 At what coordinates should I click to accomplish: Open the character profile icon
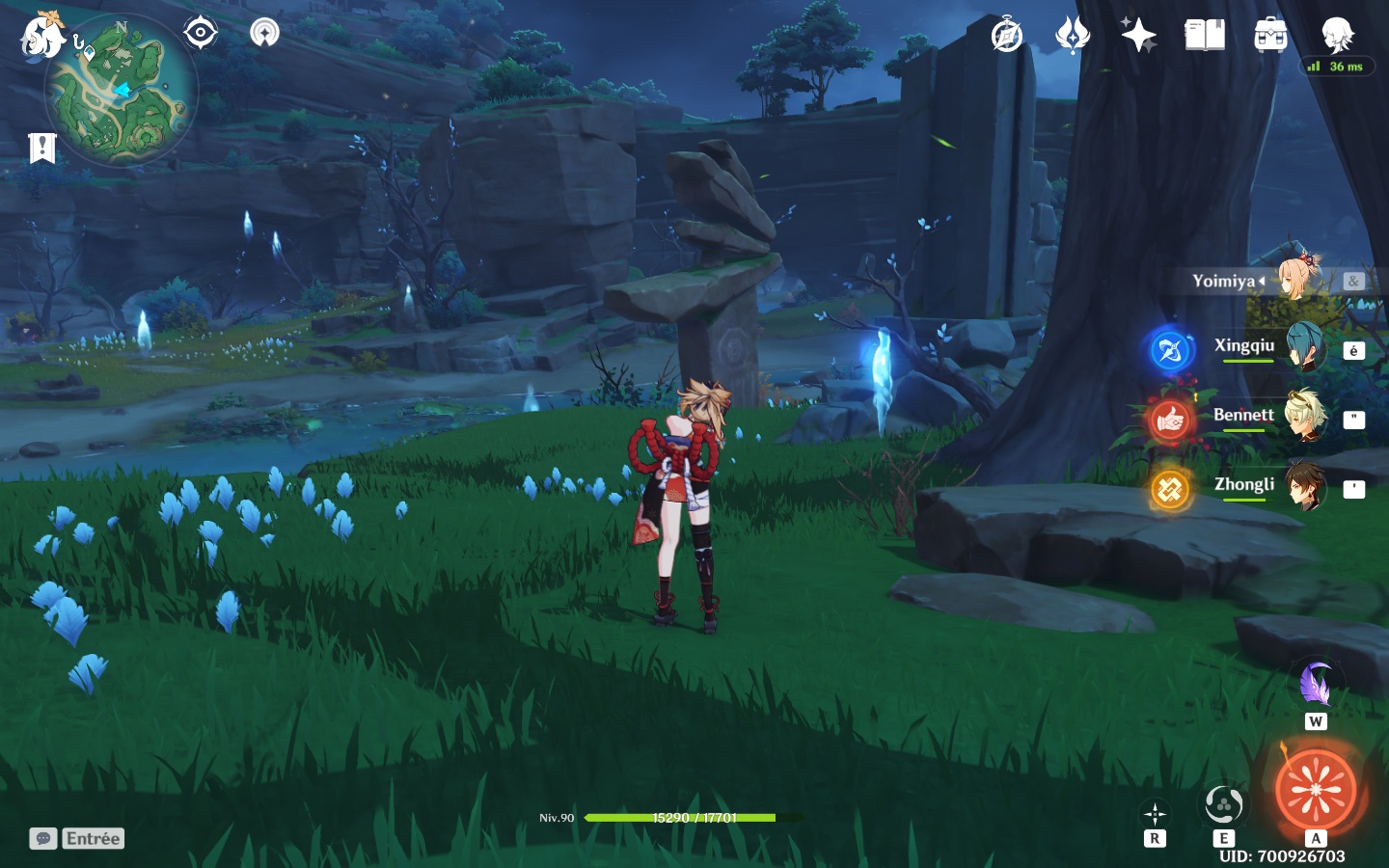[1338, 36]
